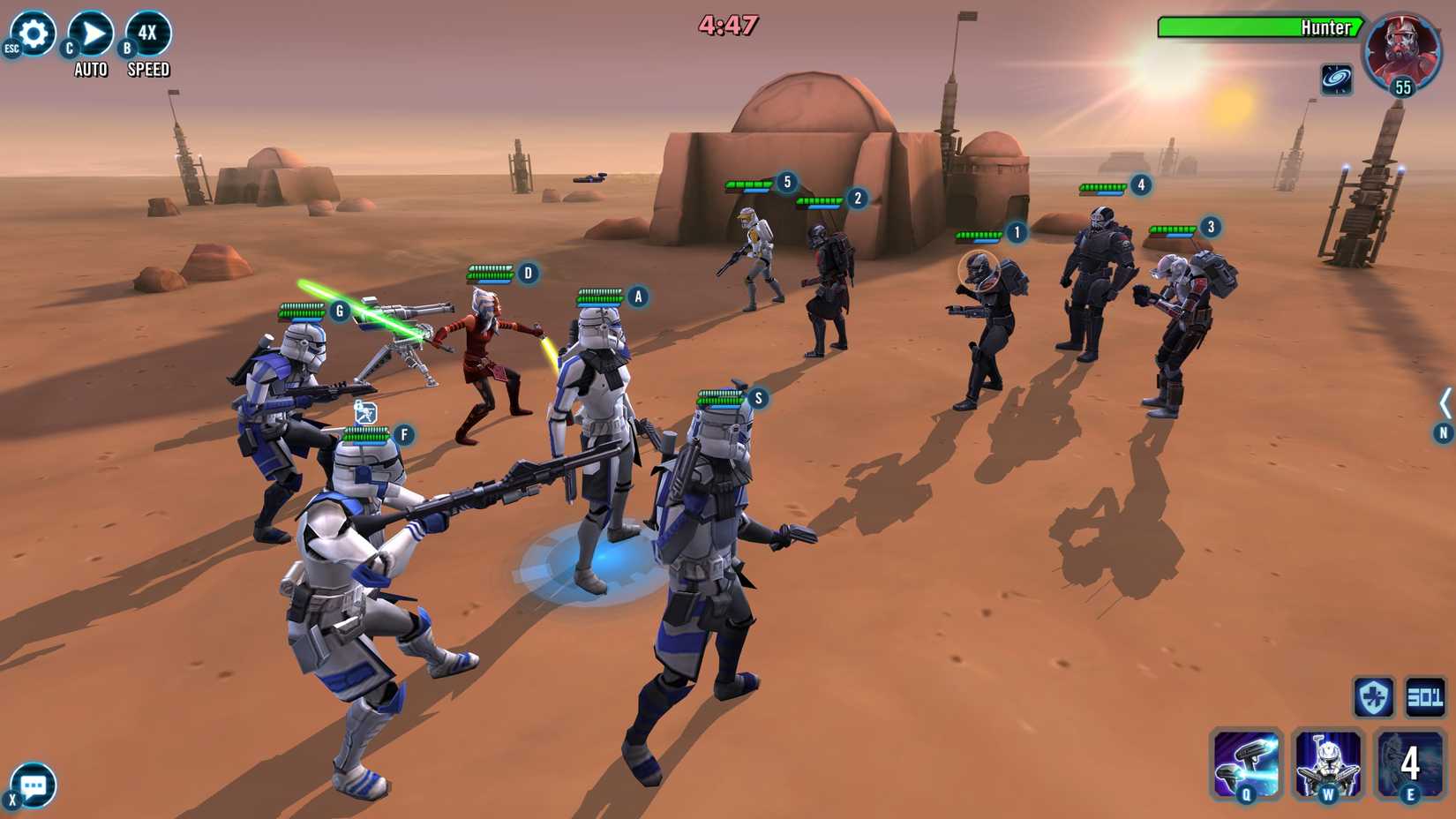Click the N arrow tab on right side
The height and width of the screenshot is (819, 1456).
(x=1442, y=433)
